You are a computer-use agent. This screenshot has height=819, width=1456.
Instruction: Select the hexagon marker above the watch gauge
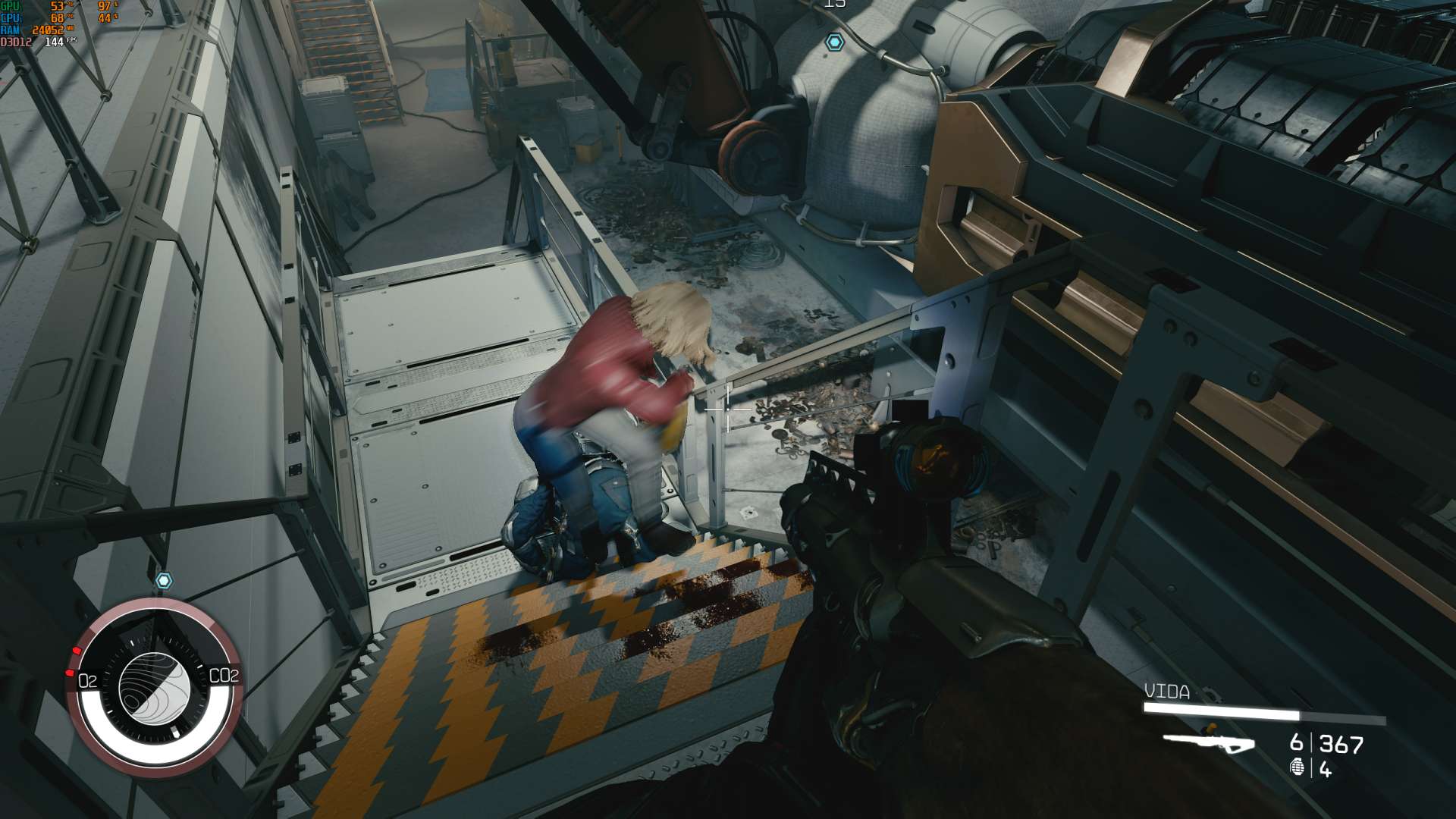point(164,581)
